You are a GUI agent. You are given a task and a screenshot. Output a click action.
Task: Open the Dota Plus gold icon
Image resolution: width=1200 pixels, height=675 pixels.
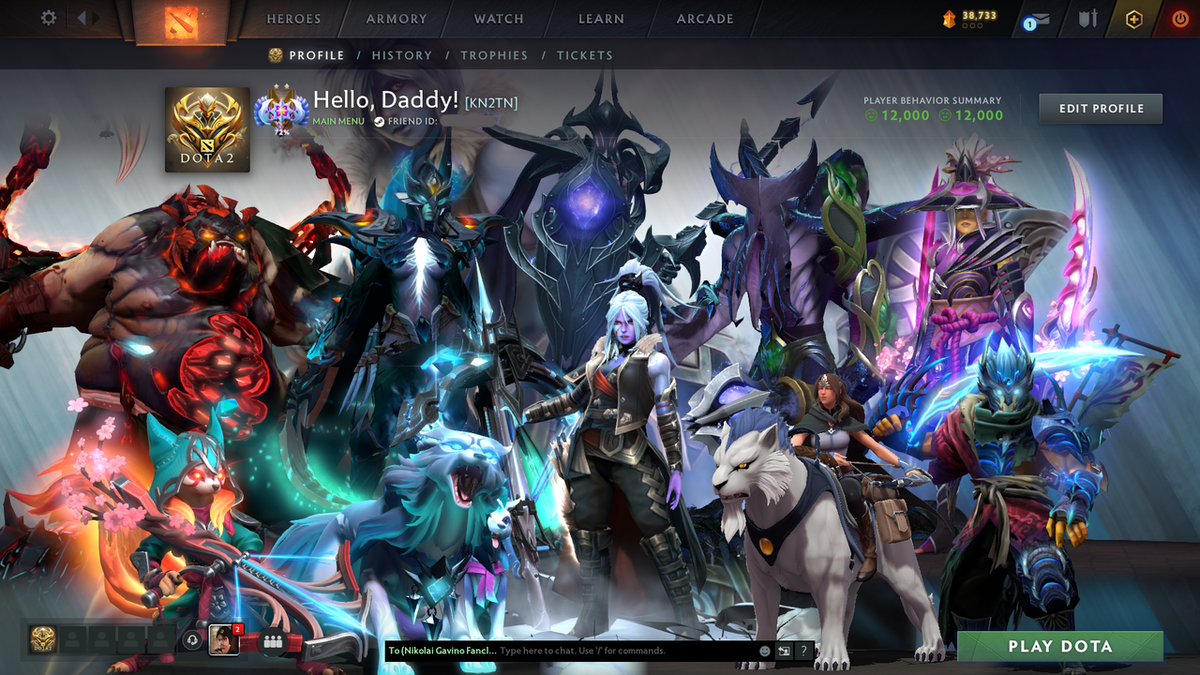click(x=1133, y=19)
